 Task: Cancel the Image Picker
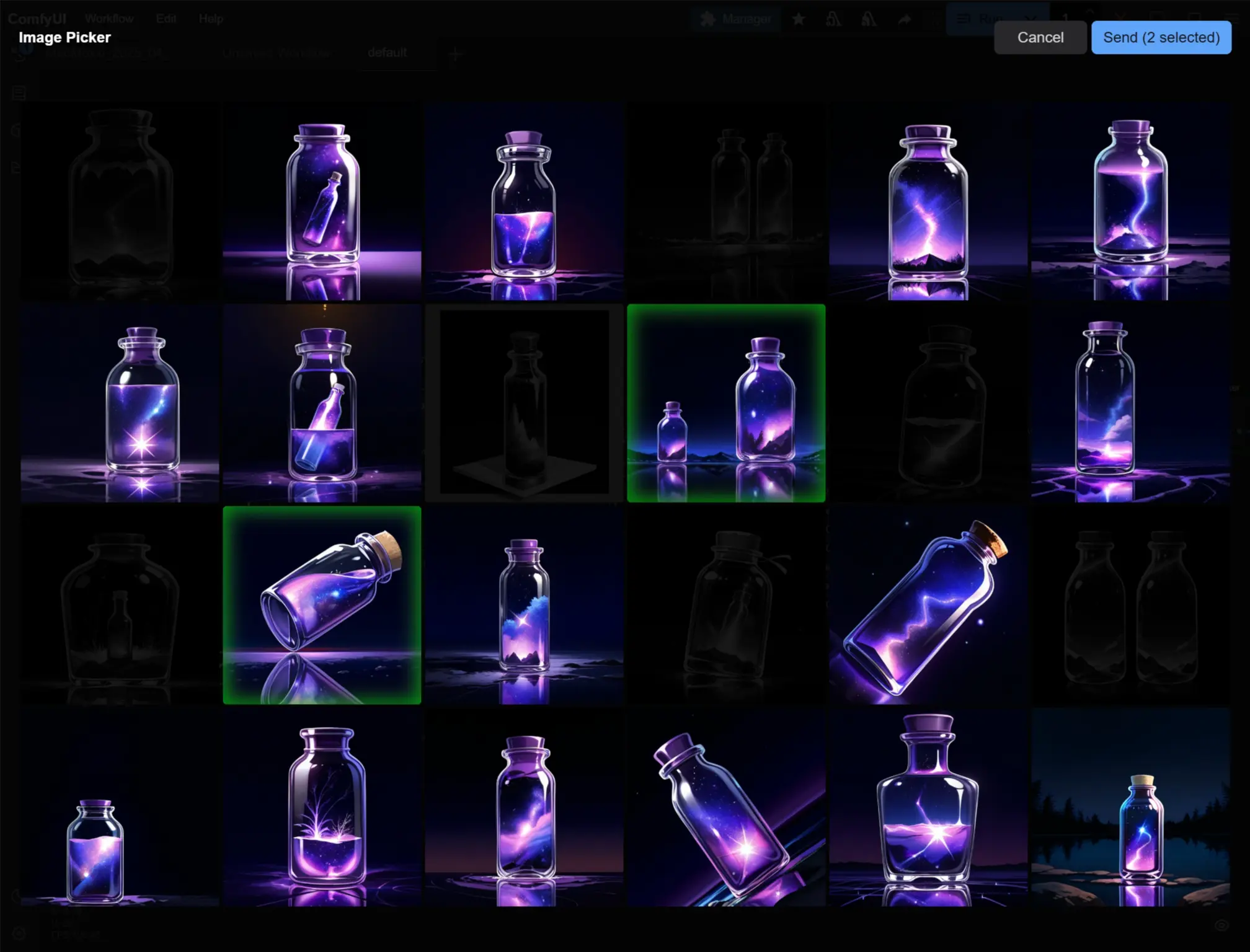1040,37
